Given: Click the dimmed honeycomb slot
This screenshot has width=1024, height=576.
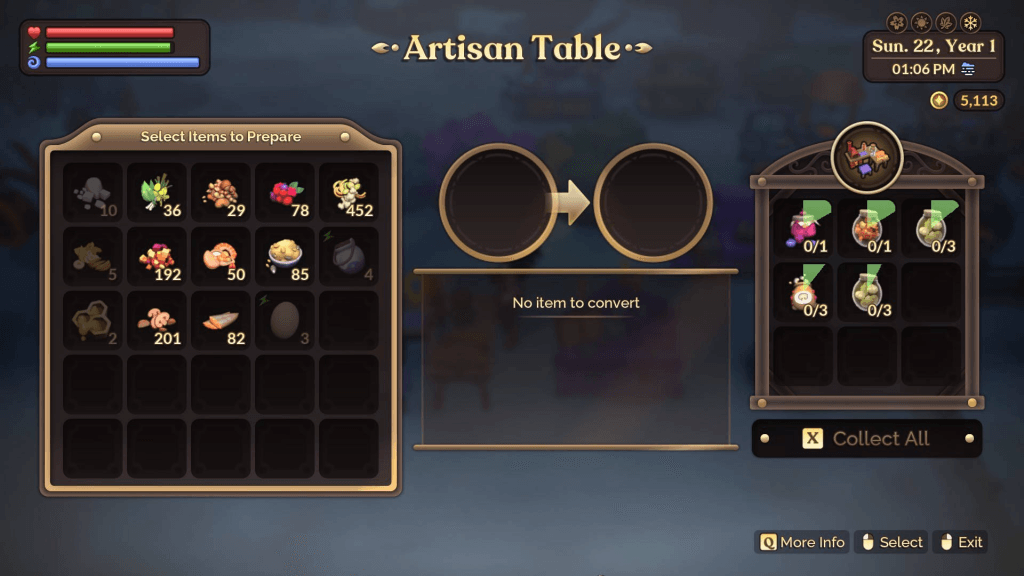Looking at the screenshot, I should tap(93, 321).
